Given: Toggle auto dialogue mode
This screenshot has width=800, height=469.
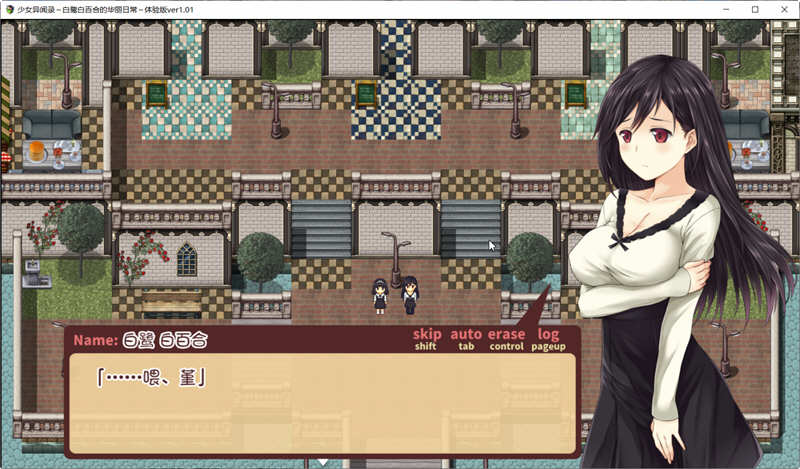Looking at the screenshot, I should [466, 335].
